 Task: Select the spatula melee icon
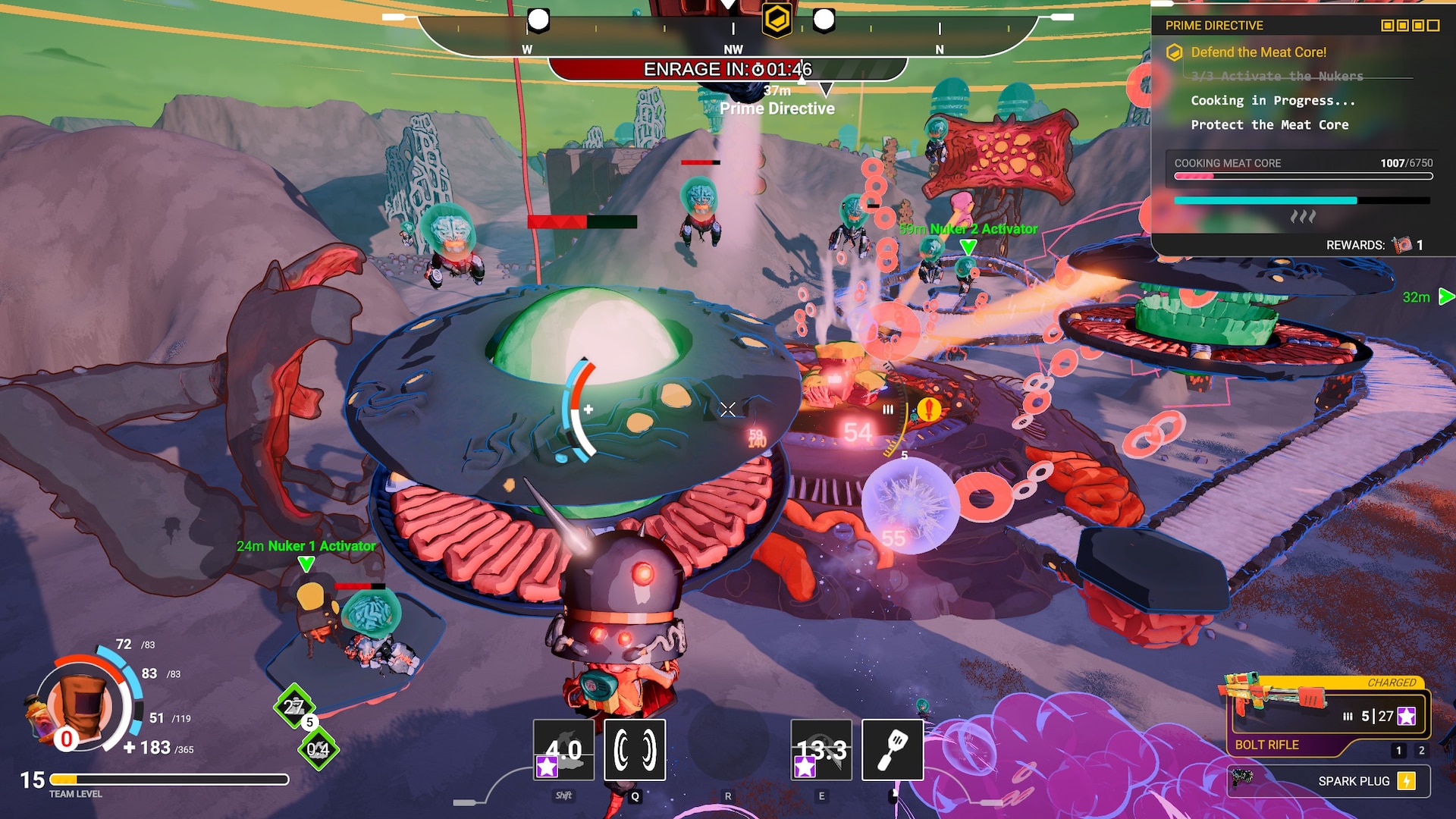893,749
